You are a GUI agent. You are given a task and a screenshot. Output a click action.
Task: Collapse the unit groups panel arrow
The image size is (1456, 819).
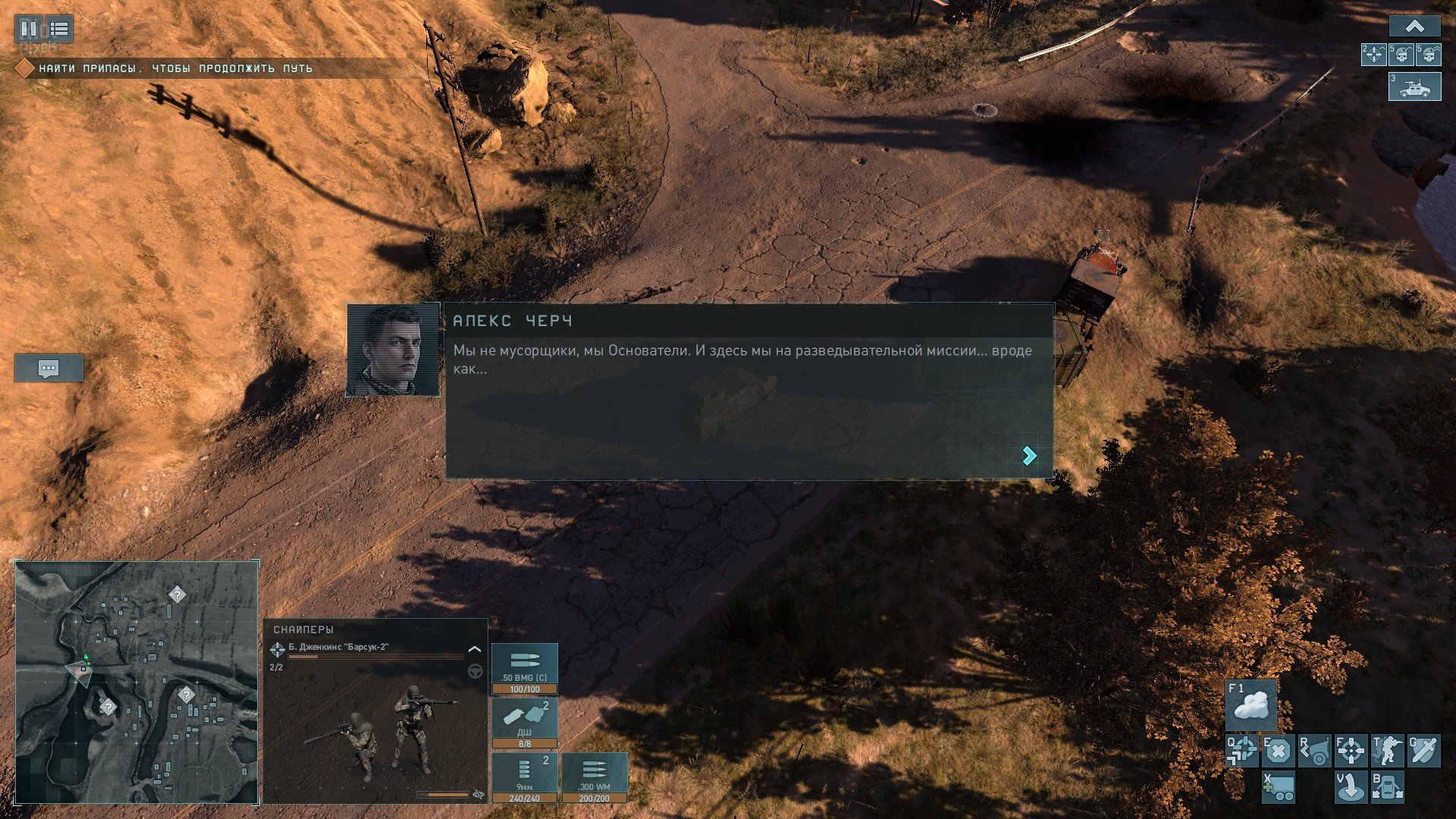point(1414,27)
